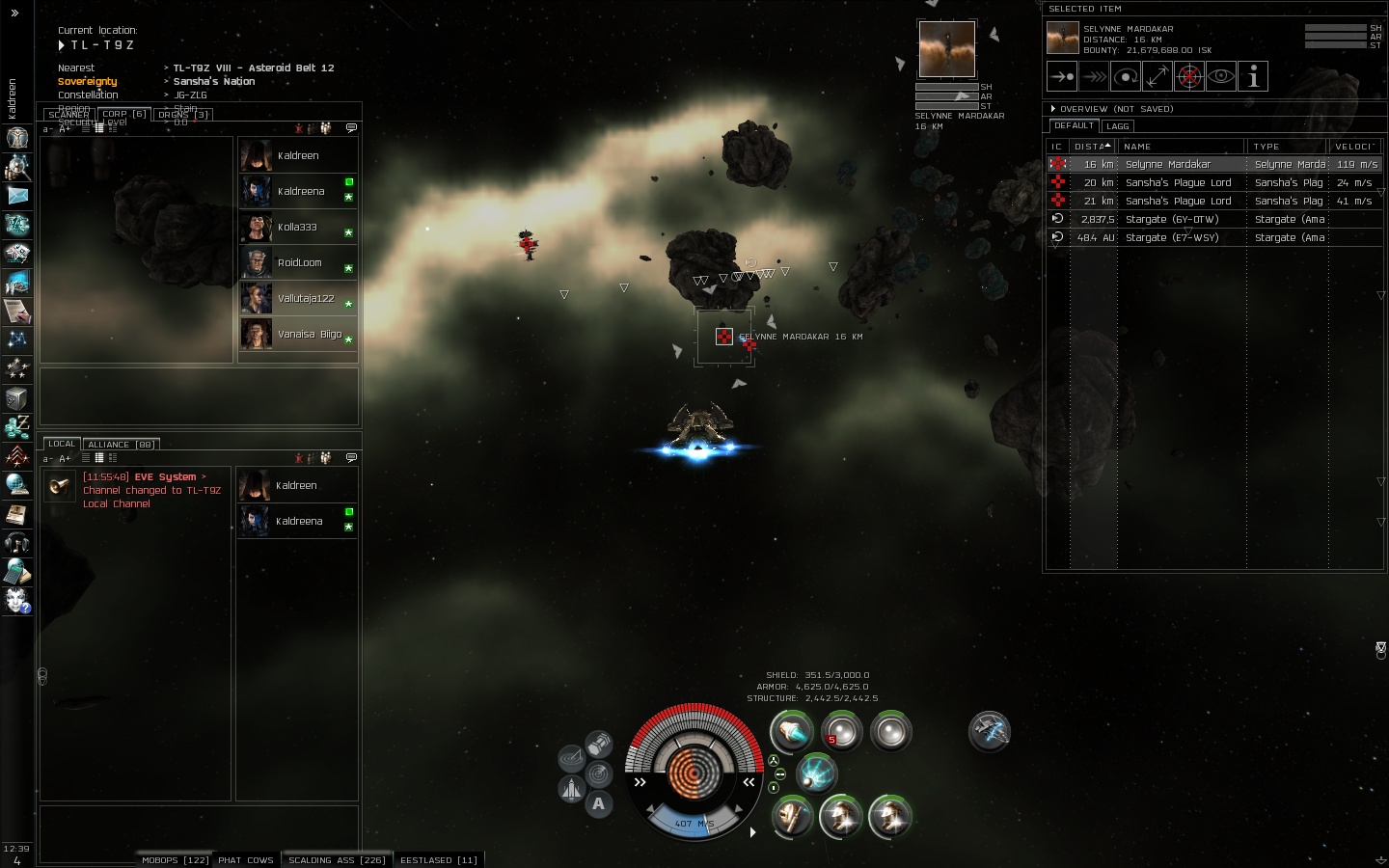Select Kolla333 in the corp member list

tap(297, 228)
